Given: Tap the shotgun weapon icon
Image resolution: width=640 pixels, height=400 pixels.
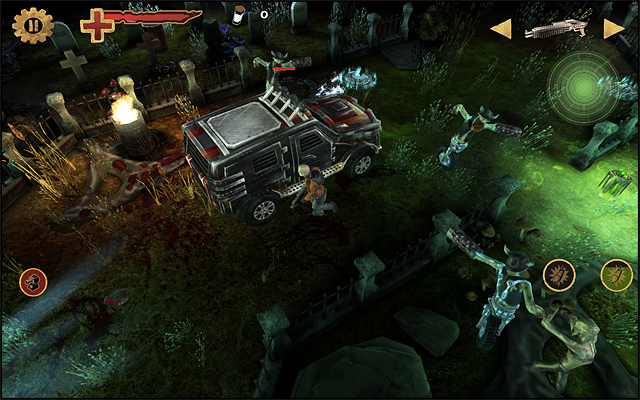Looking at the screenshot, I should pos(556,29).
